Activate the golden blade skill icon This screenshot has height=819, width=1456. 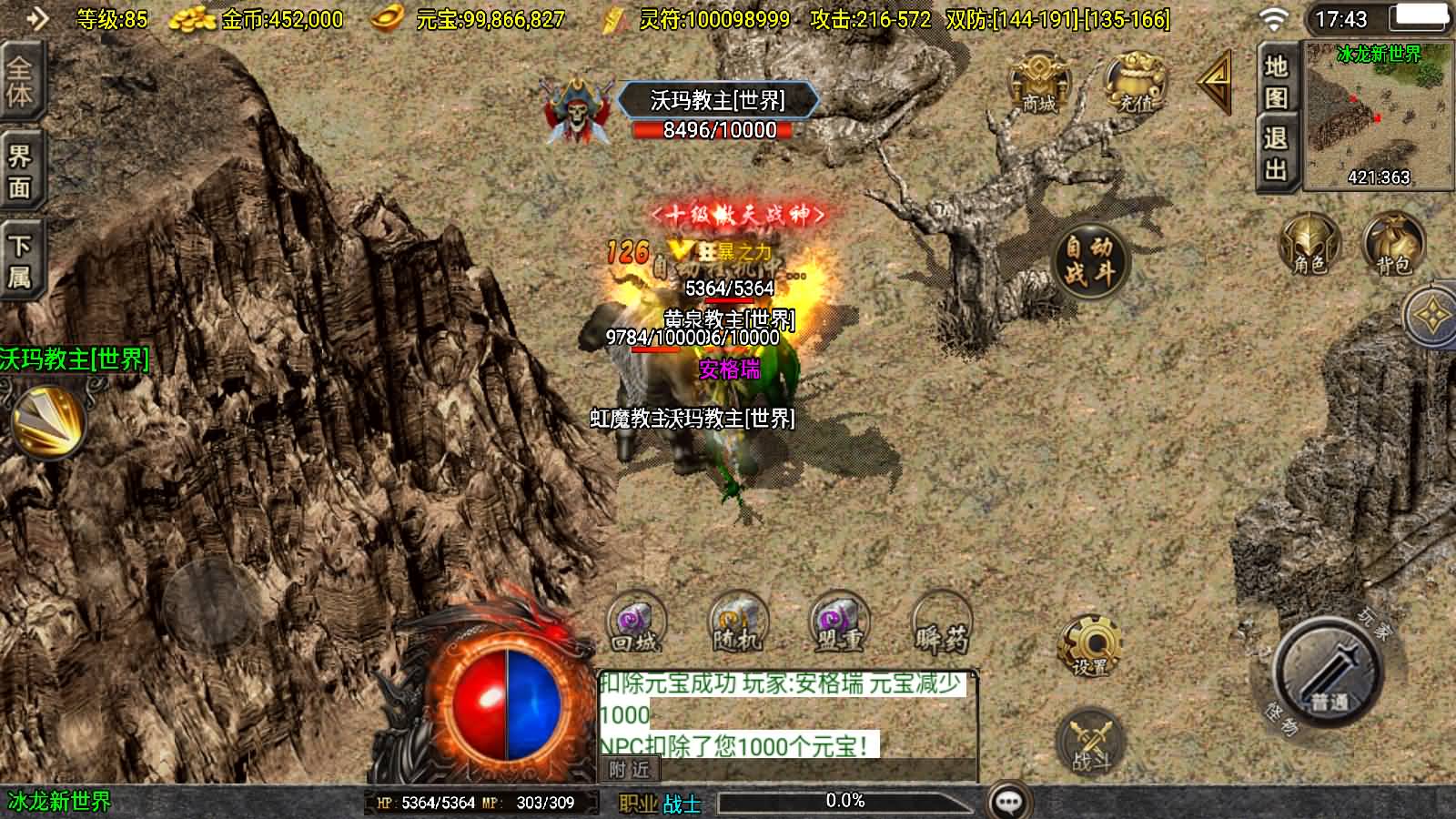tap(47, 420)
